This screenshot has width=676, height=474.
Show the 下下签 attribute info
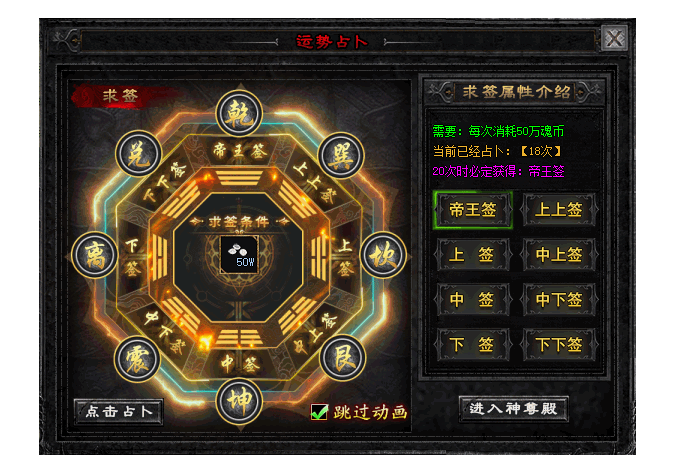pos(560,345)
